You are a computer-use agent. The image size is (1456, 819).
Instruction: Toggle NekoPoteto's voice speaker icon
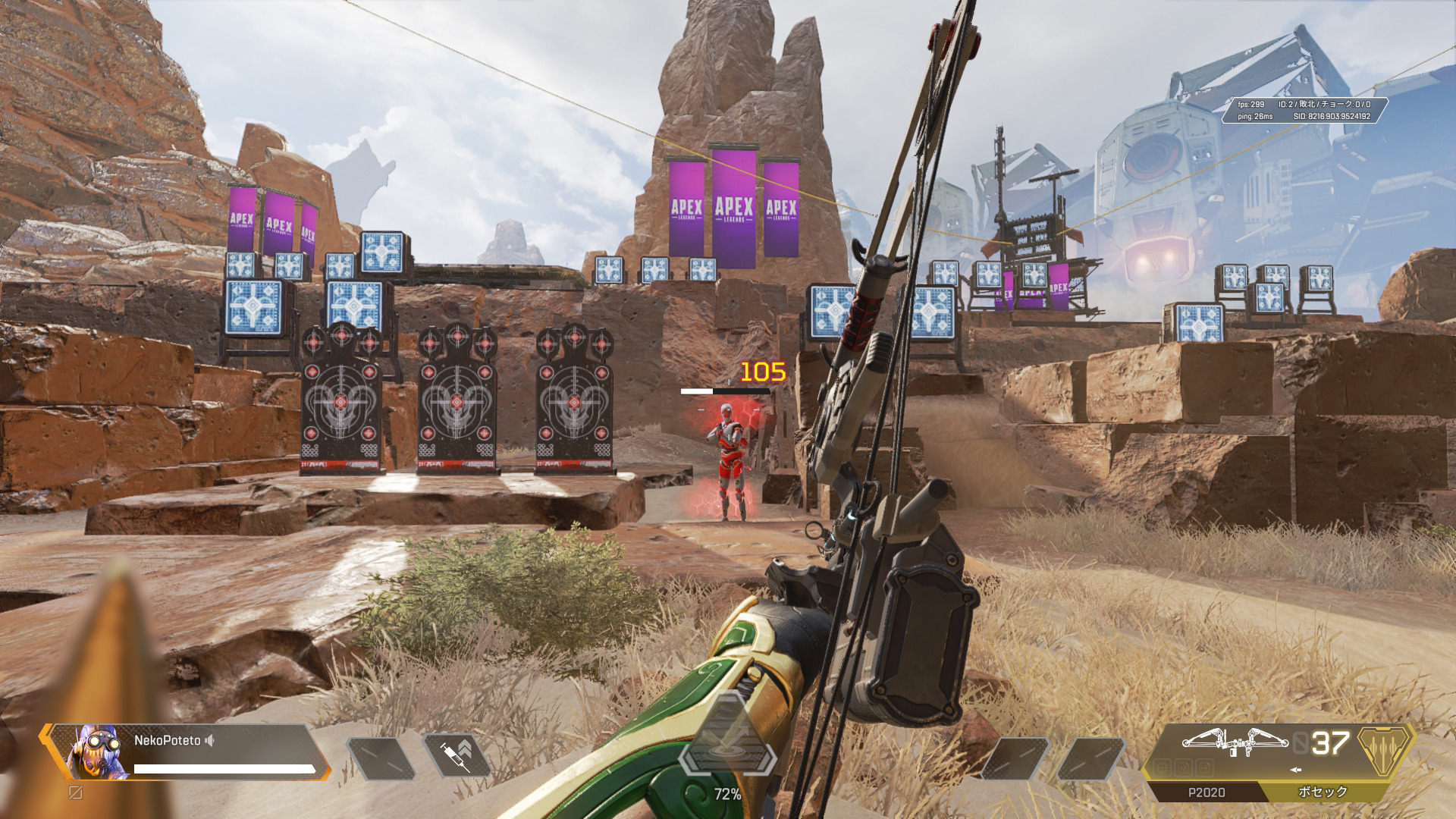[209, 740]
